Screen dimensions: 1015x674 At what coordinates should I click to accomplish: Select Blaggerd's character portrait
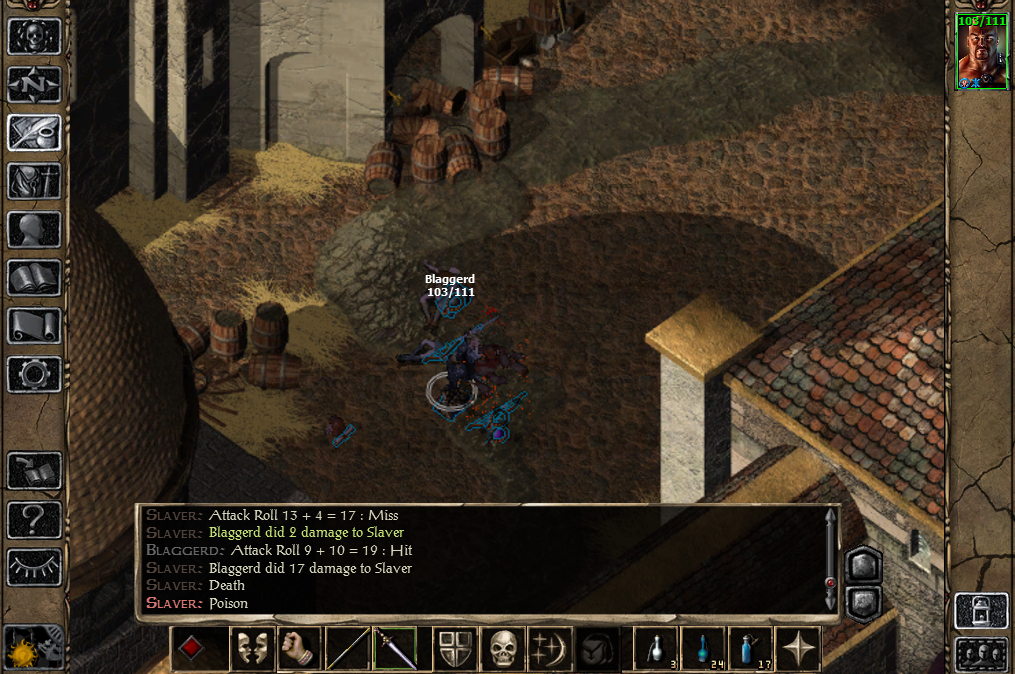981,52
